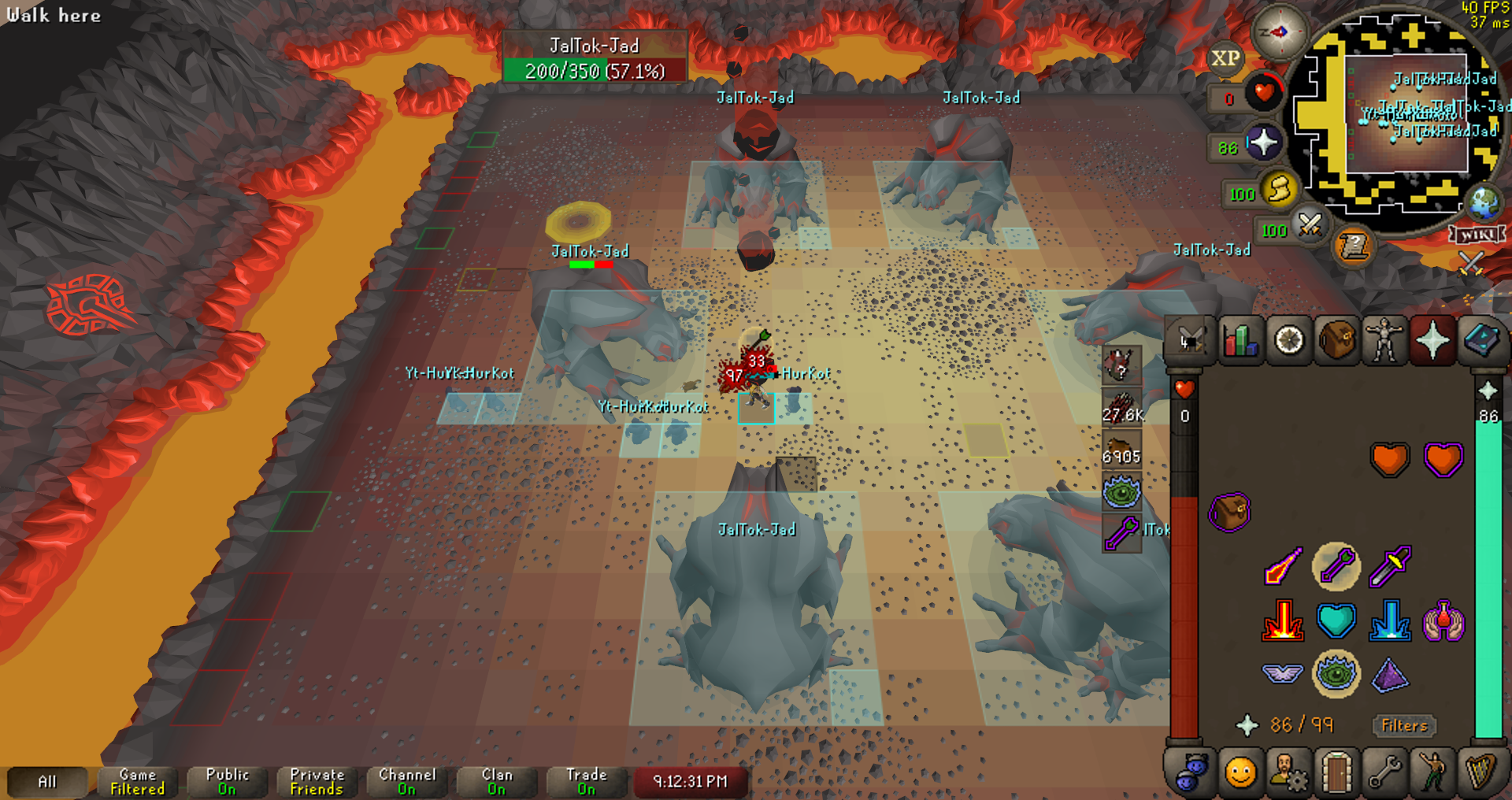Screen dimensions: 1512x800
Task: Switch to the Inventory backpack tab
Action: click(x=1336, y=341)
